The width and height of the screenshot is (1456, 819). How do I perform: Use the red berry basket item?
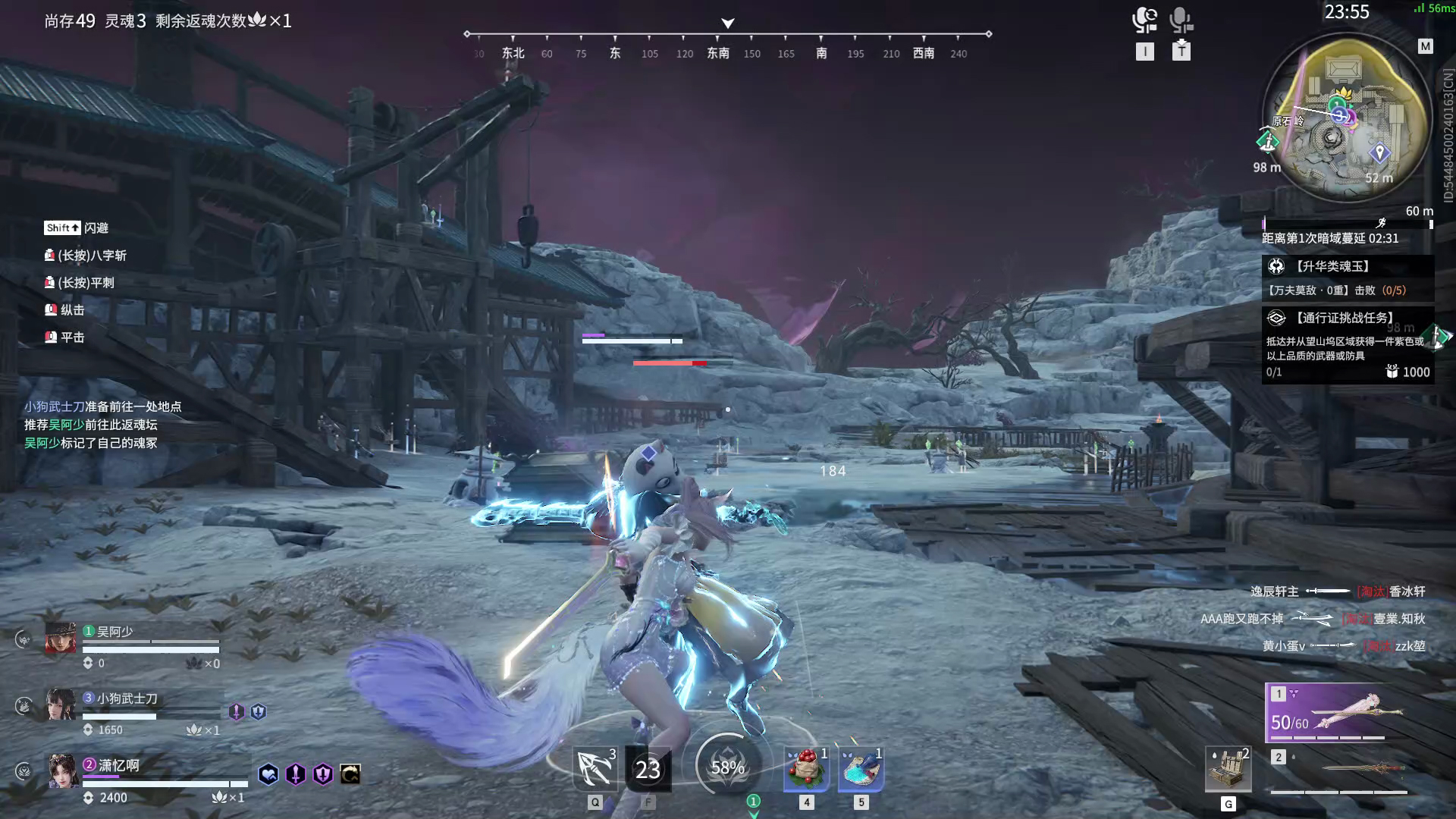pyautogui.click(x=806, y=769)
